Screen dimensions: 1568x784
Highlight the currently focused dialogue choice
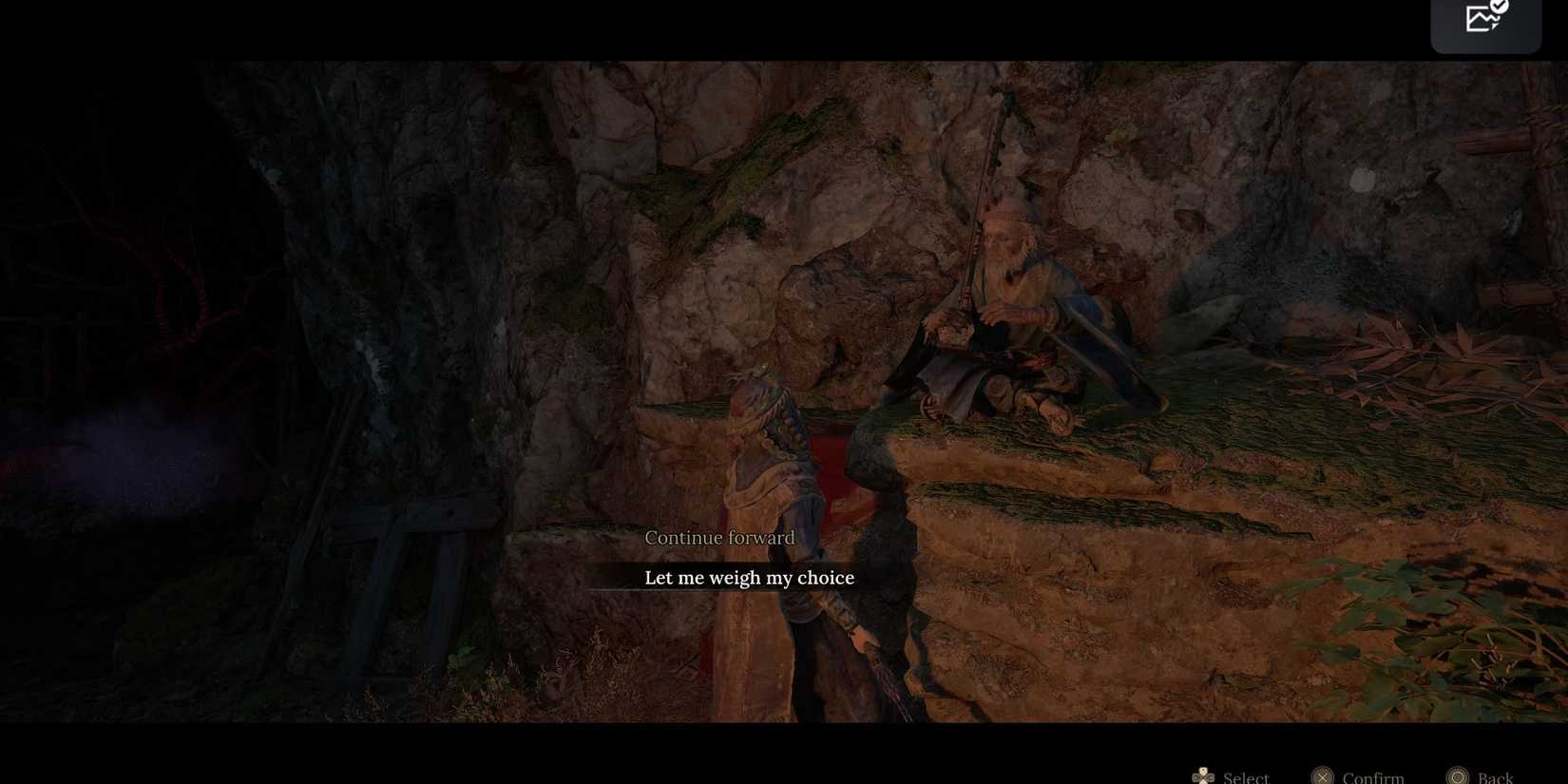click(x=749, y=577)
